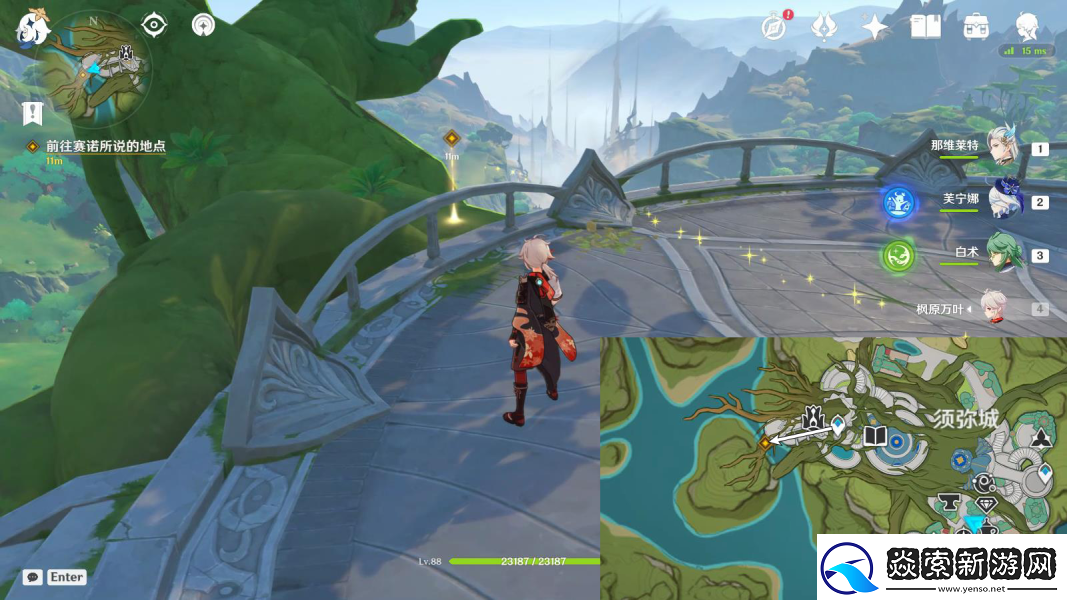Open the adventurer handbook book icon
Image resolution: width=1067 pixels, height=600 pixels.
tap(925, 27)
